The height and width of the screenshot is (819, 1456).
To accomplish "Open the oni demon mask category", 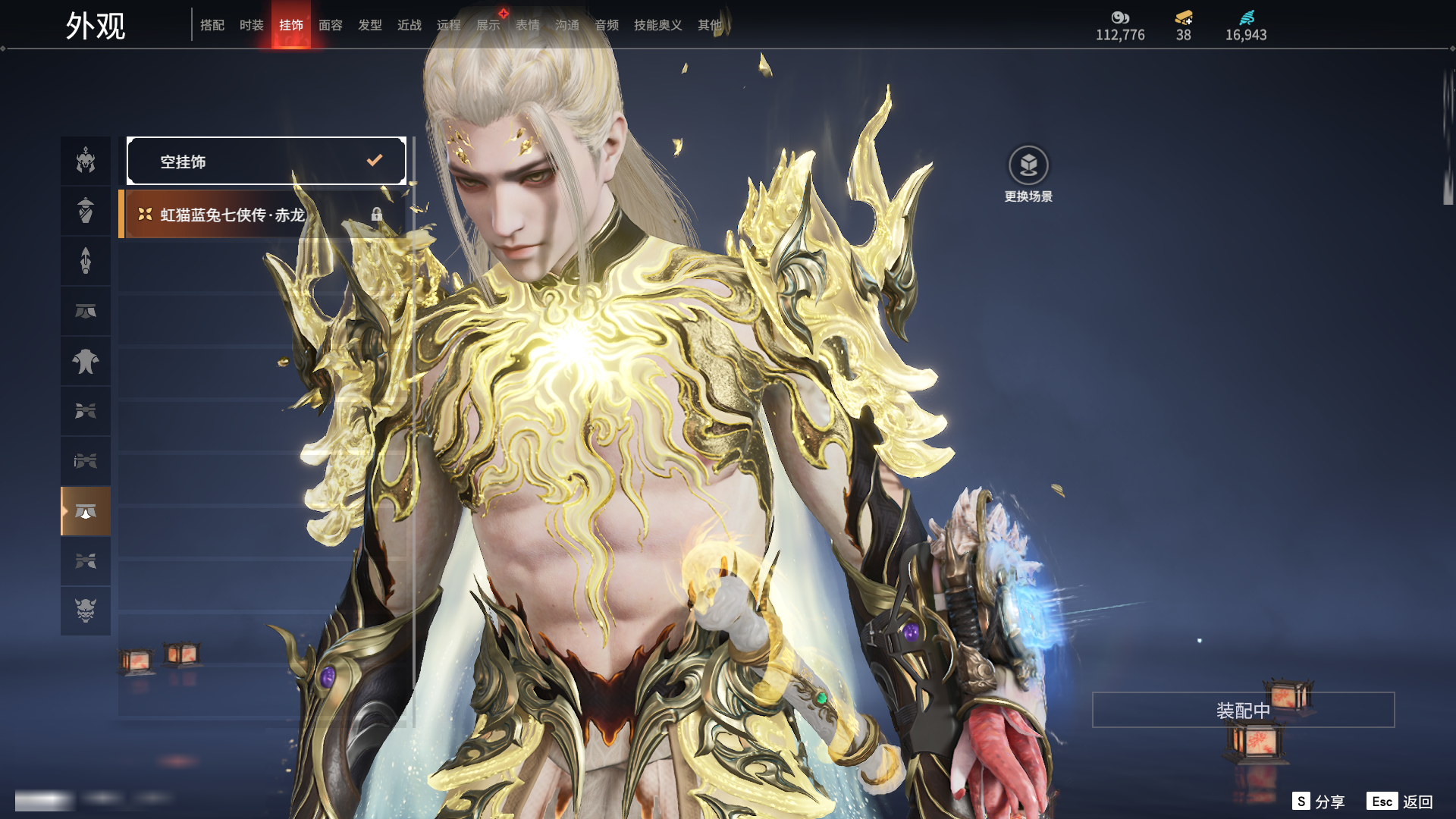I will [x=86, y=610].
